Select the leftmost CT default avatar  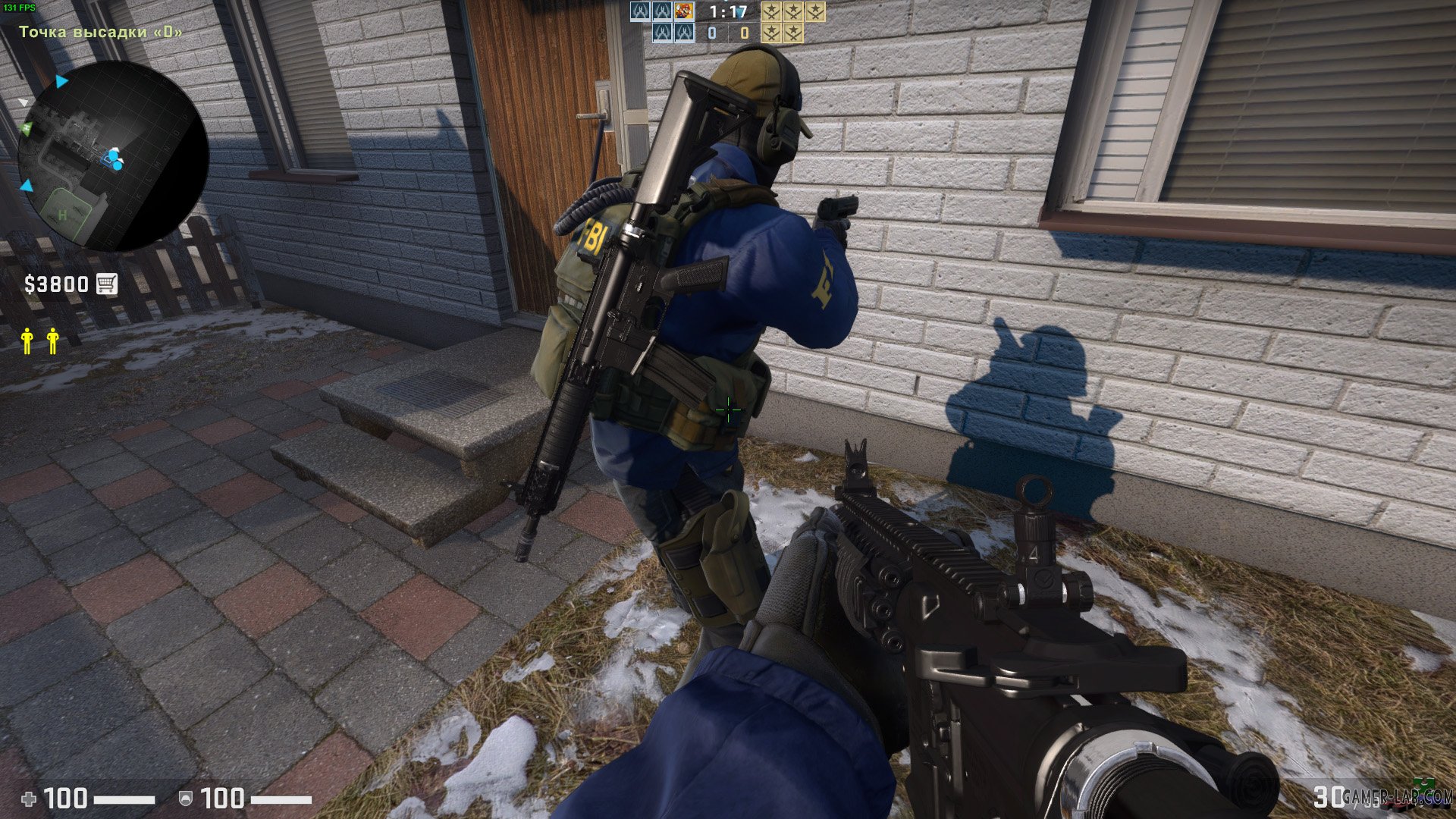tap(640, 11)
